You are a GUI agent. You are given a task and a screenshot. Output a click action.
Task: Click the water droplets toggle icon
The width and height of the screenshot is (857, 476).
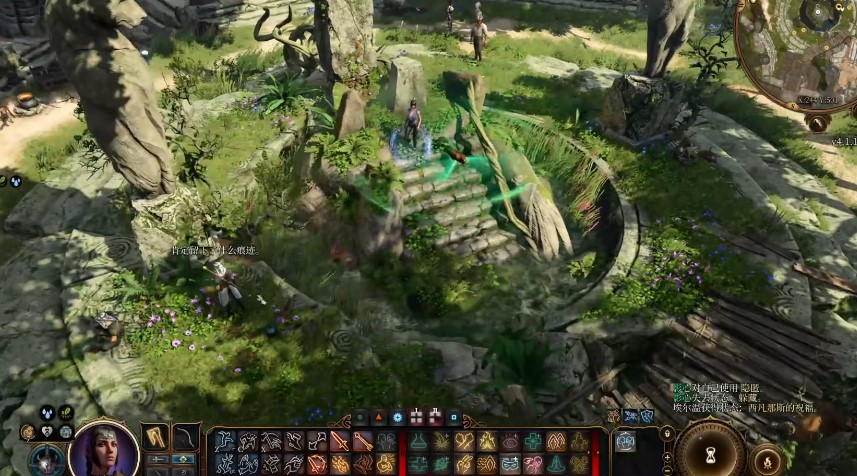pos(47,412)
